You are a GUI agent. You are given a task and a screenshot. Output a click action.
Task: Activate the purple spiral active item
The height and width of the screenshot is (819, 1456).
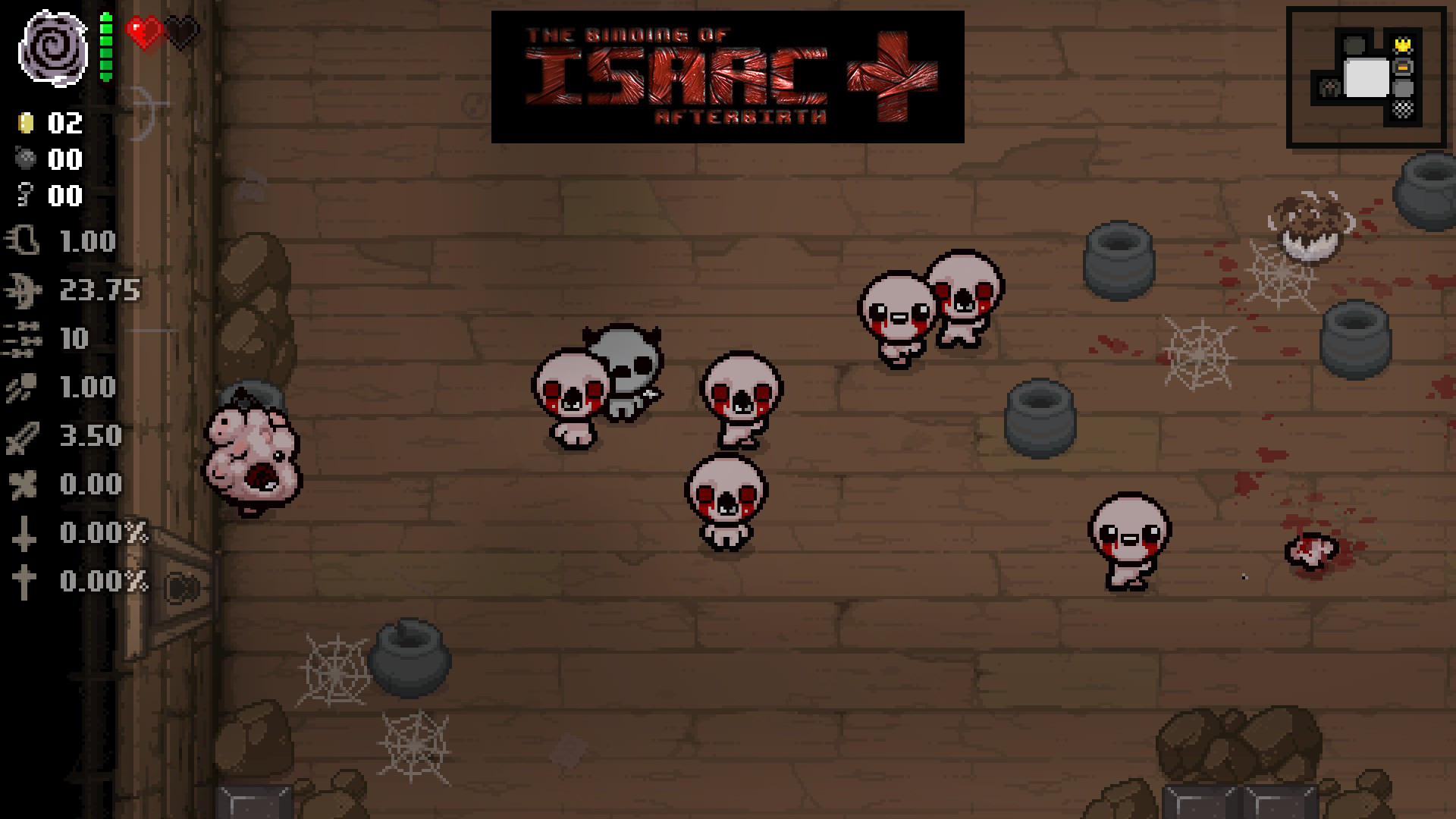point(53,47)
